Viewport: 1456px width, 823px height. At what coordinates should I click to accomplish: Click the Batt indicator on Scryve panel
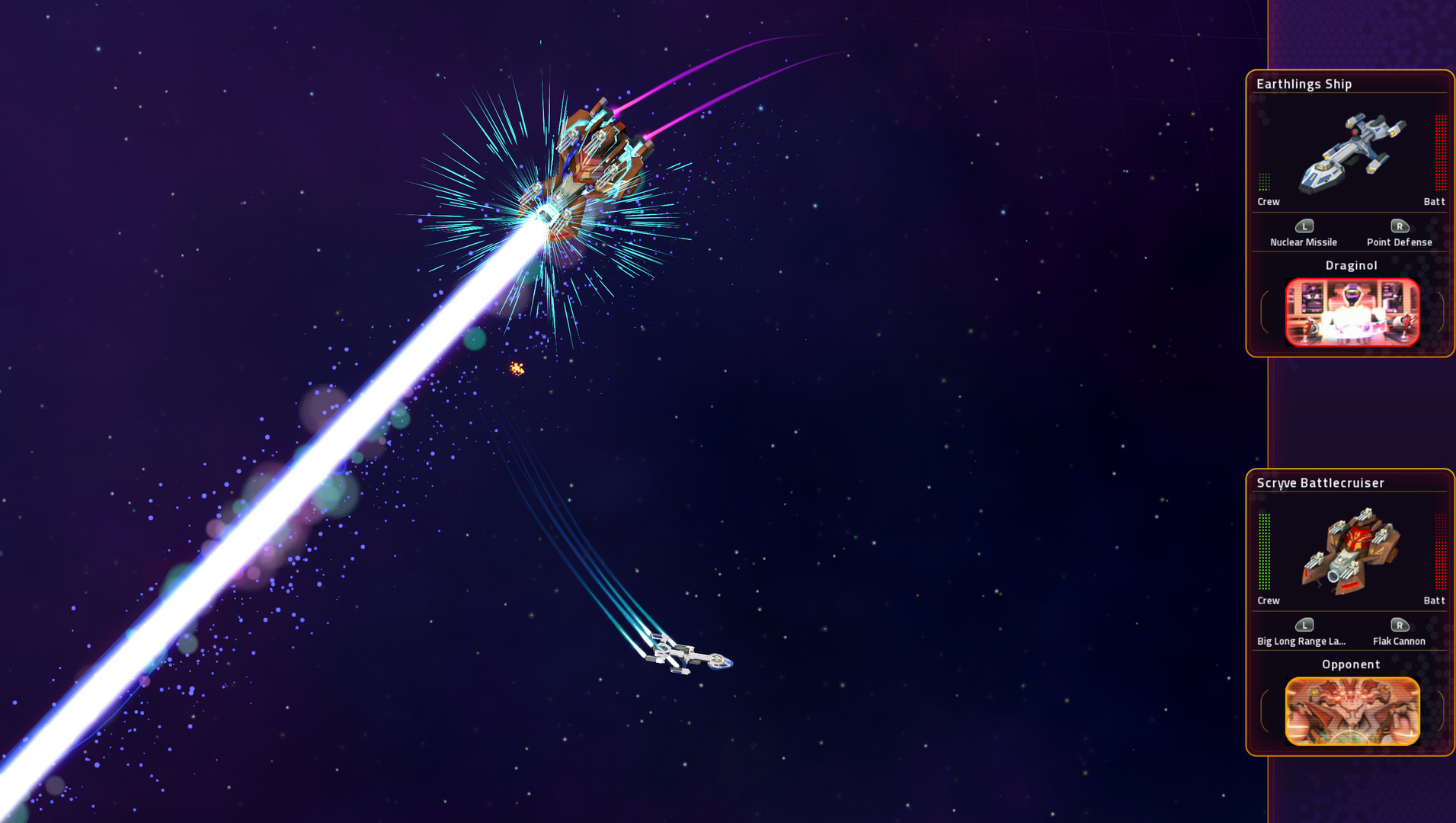(x=1434, y=600)
